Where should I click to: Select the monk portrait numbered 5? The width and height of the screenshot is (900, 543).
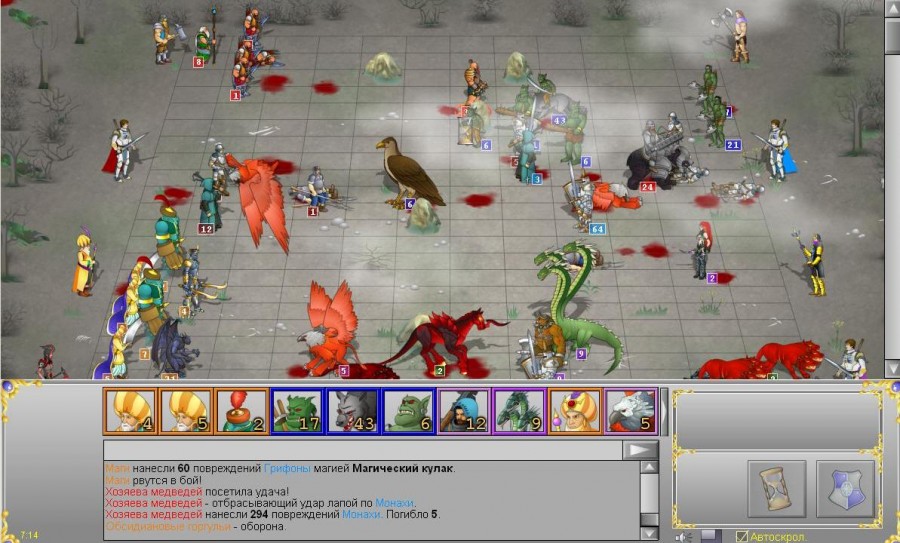(x=186, y=410)
